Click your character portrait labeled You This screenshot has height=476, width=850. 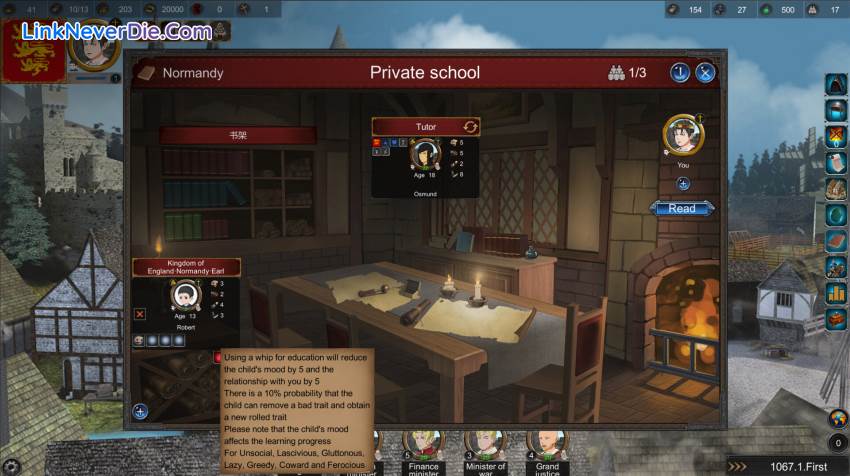click(683, 134)
